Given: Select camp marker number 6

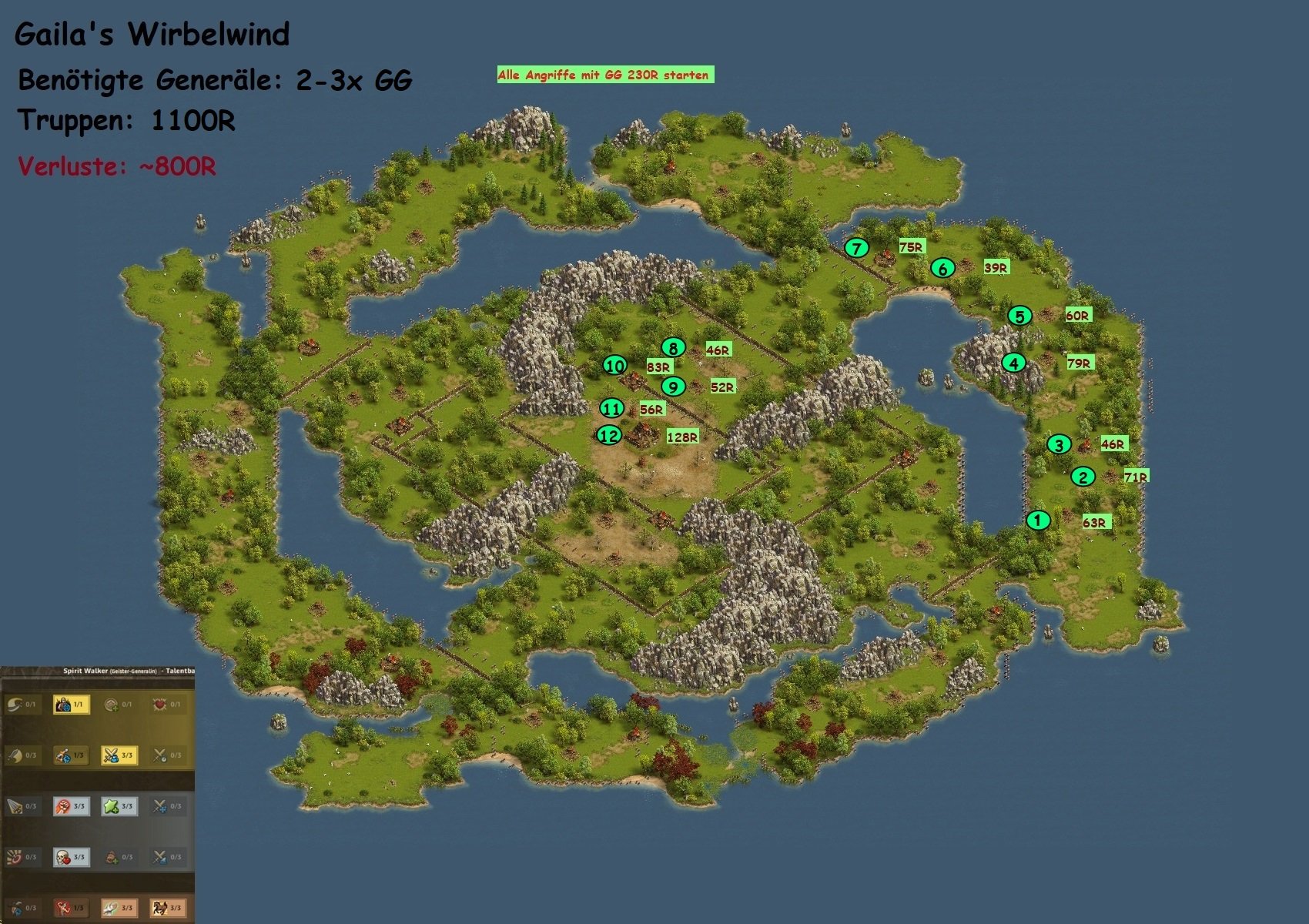Looking at the screenshot, I should click(x=942, y=269).
